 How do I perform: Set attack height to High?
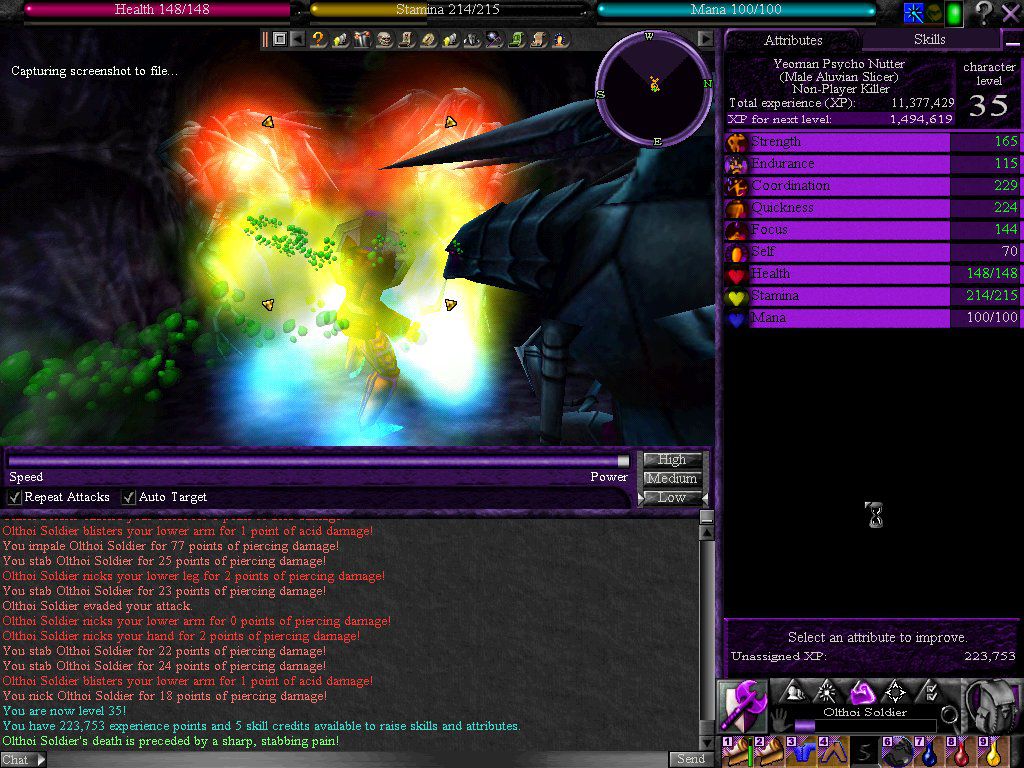click(x=672, y=460)
